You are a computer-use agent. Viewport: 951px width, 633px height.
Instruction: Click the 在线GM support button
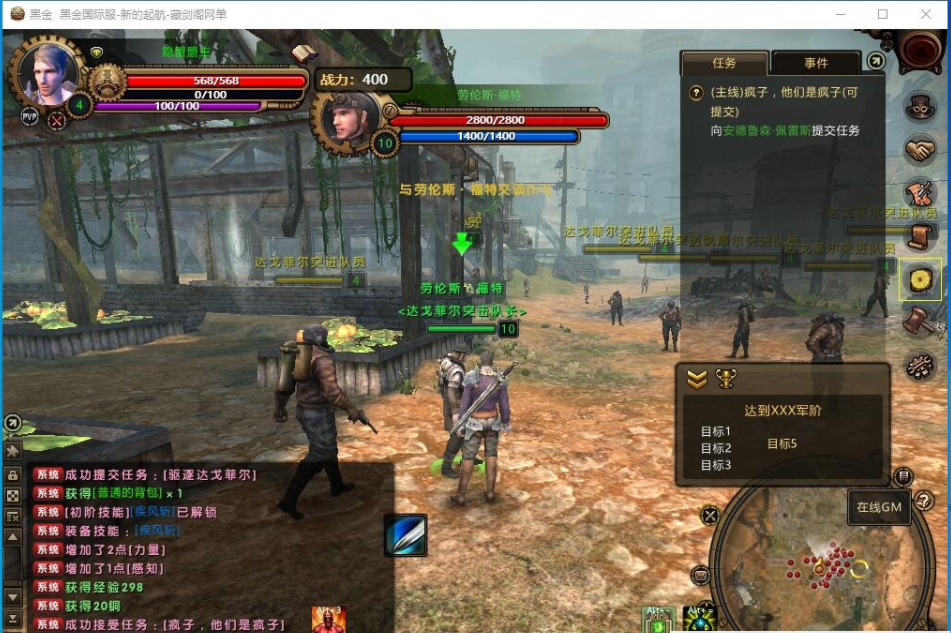879,507
